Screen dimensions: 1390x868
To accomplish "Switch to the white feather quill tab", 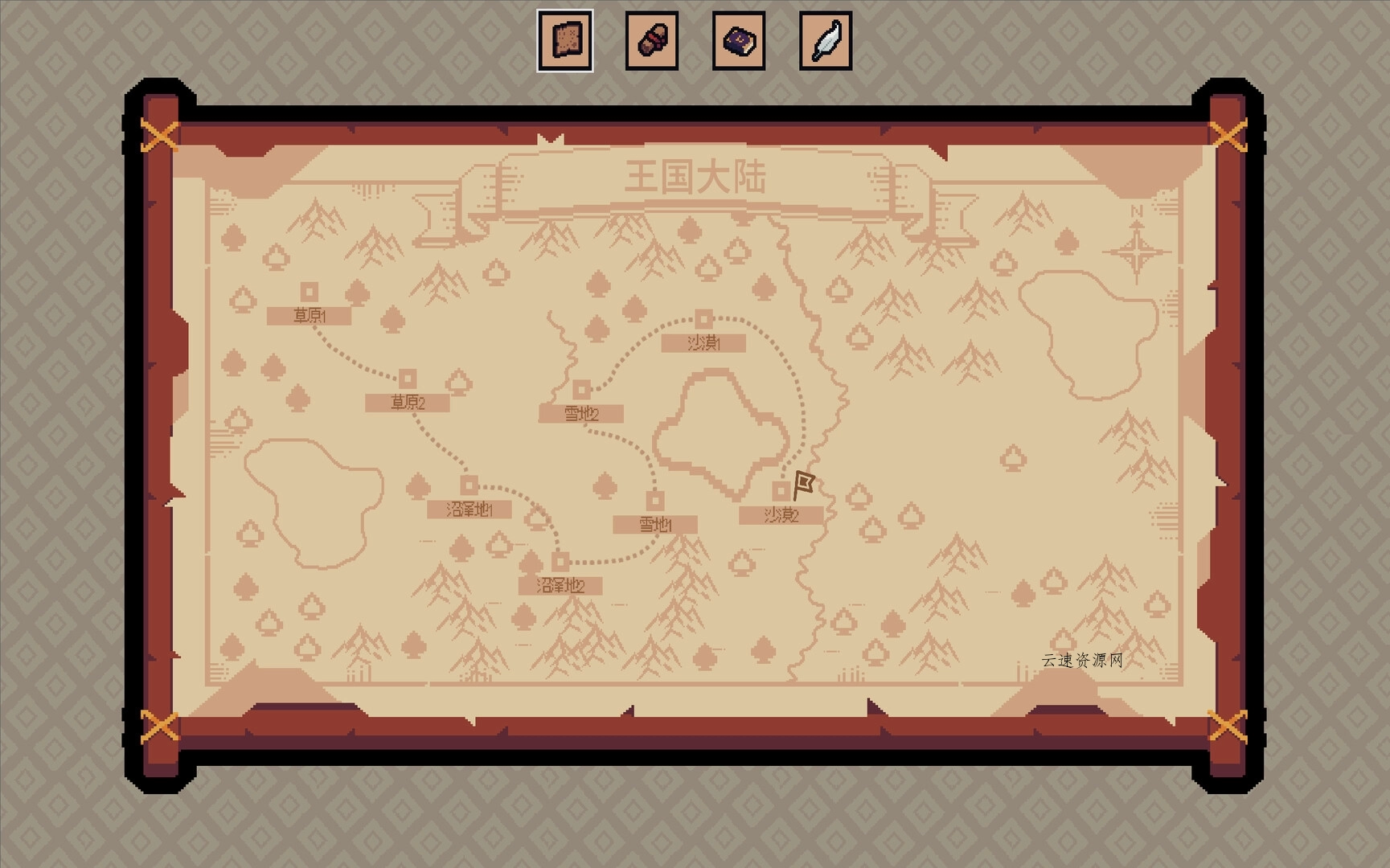I will pos(826,41).
